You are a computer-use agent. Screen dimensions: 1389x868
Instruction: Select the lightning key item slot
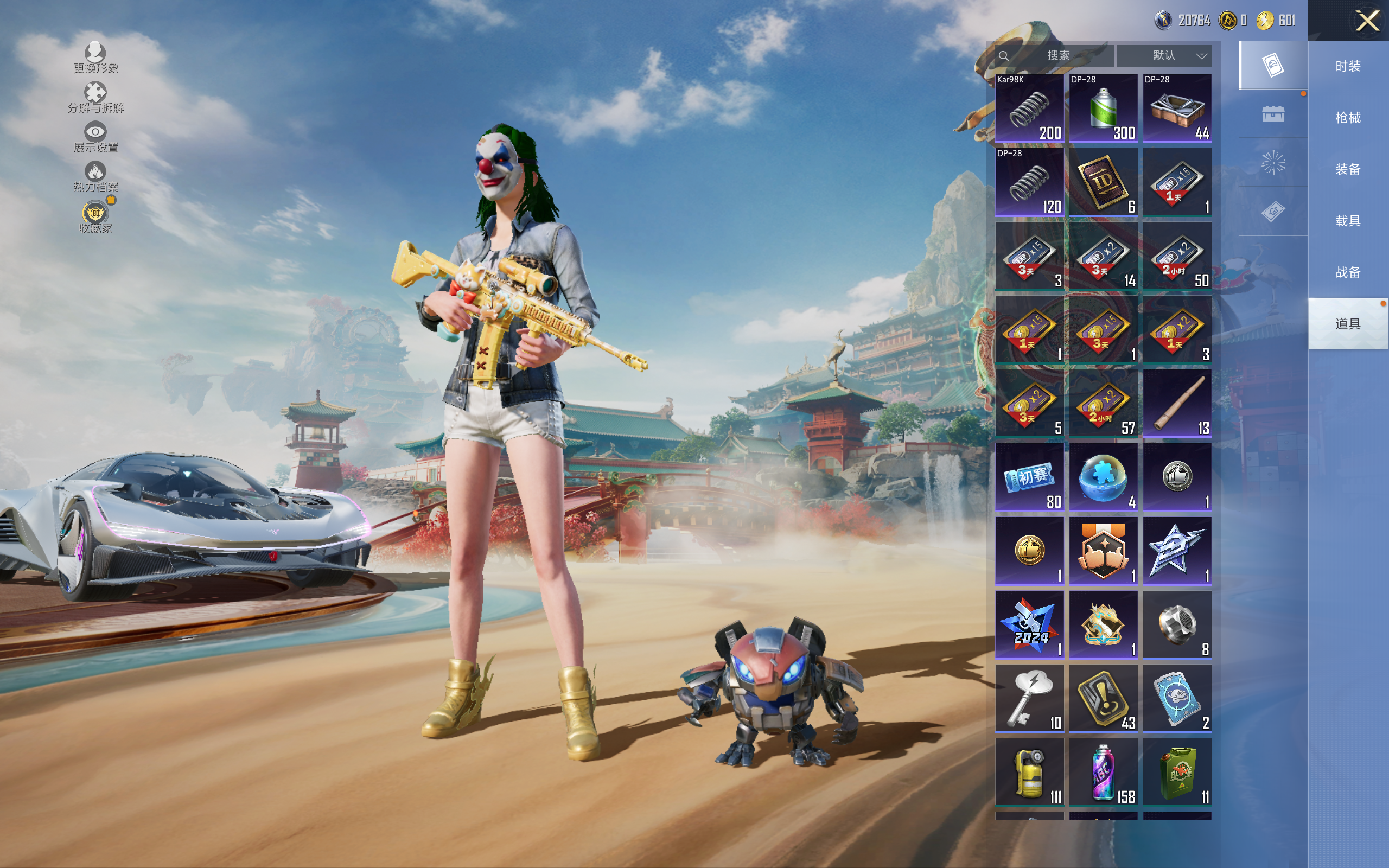click(1029, 698)
